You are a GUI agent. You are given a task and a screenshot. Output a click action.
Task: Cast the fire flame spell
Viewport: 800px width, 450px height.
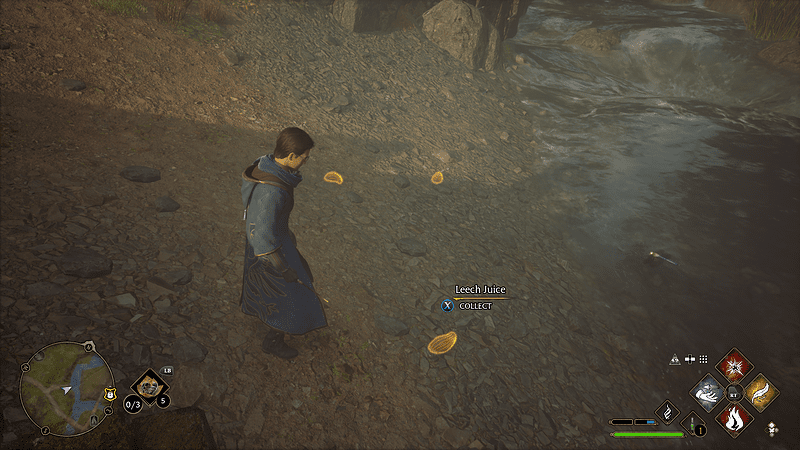[x=734, y=417]
